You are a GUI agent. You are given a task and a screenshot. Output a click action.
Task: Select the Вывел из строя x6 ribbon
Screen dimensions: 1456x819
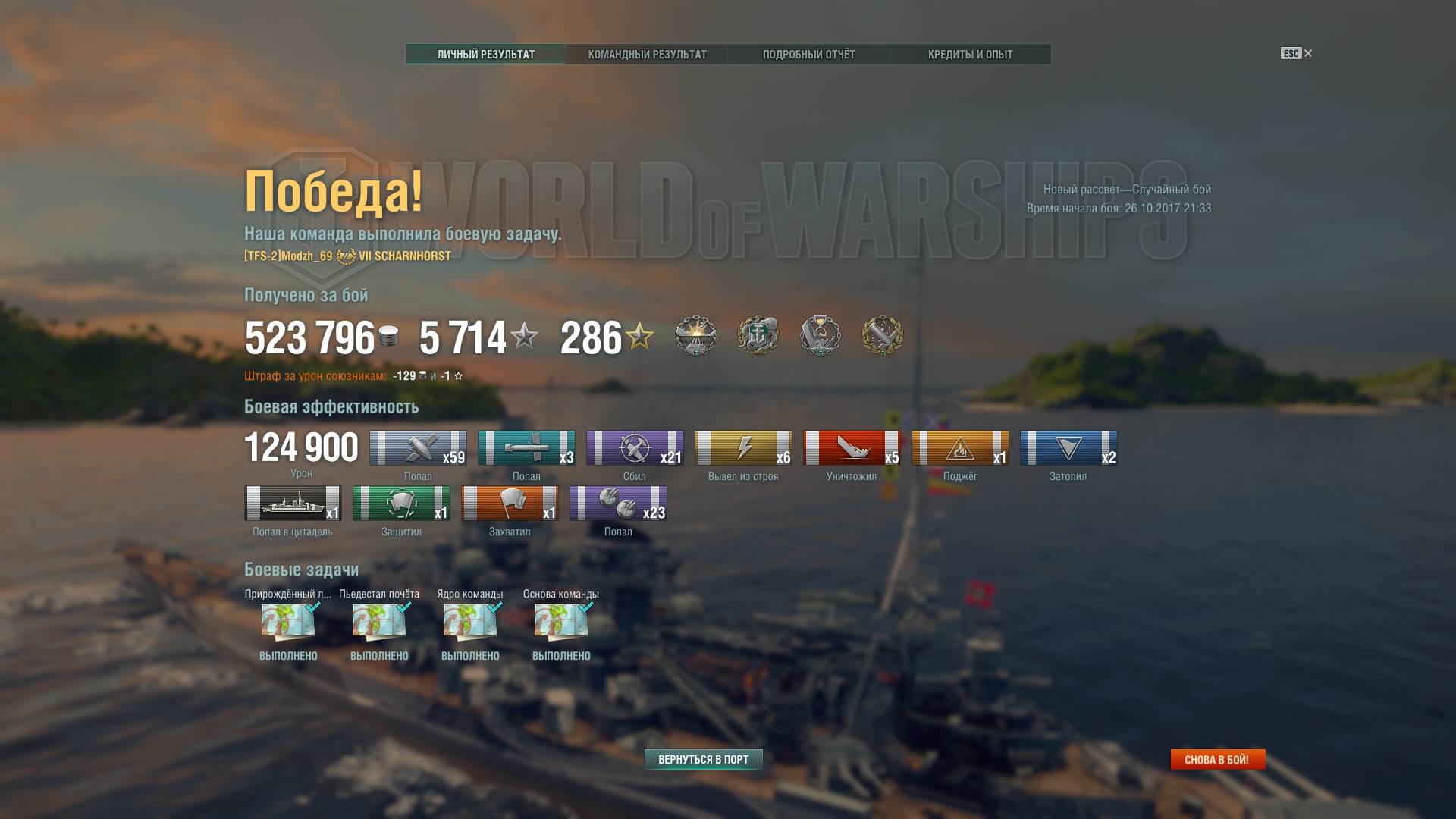click(743, 447)
